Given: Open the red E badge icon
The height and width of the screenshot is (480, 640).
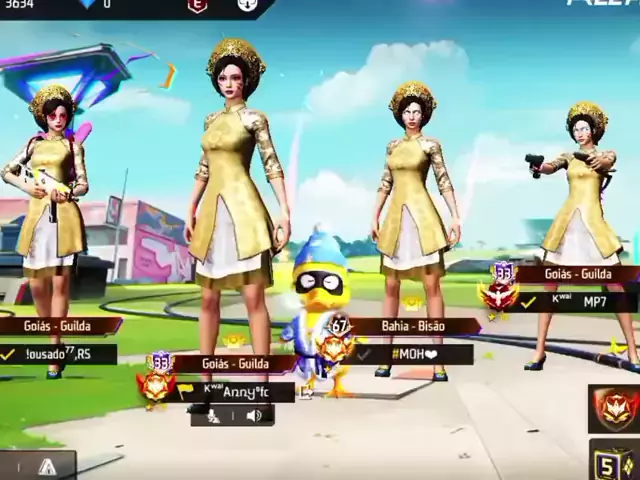Looking at the screenshot, I should coord(197,6).
